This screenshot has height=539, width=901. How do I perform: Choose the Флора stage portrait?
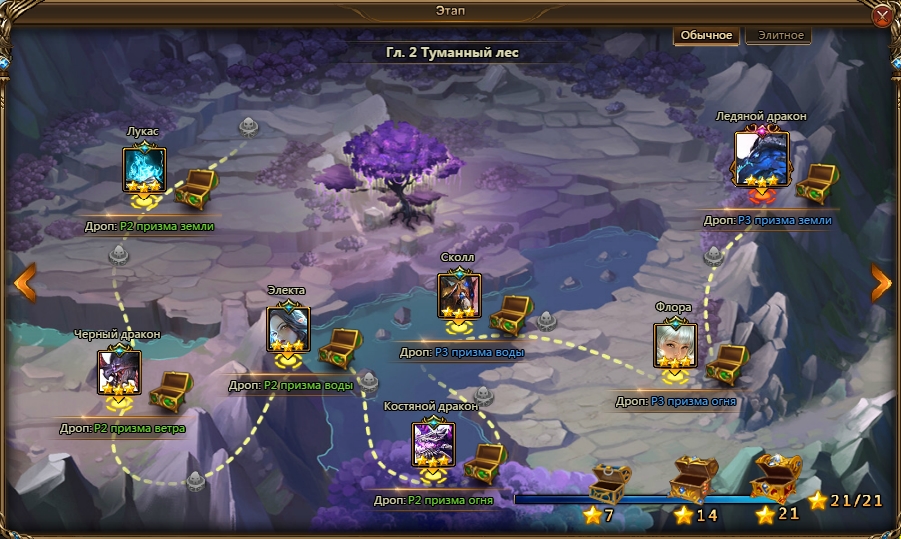tap(675, 344)
